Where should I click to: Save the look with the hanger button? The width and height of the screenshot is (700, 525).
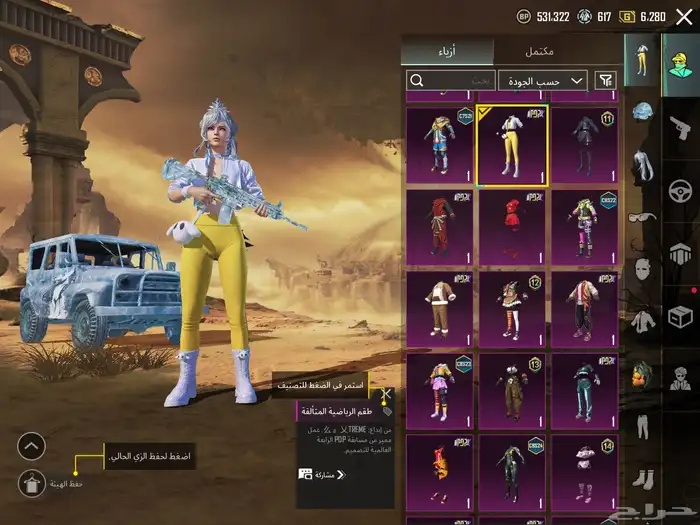32,484
